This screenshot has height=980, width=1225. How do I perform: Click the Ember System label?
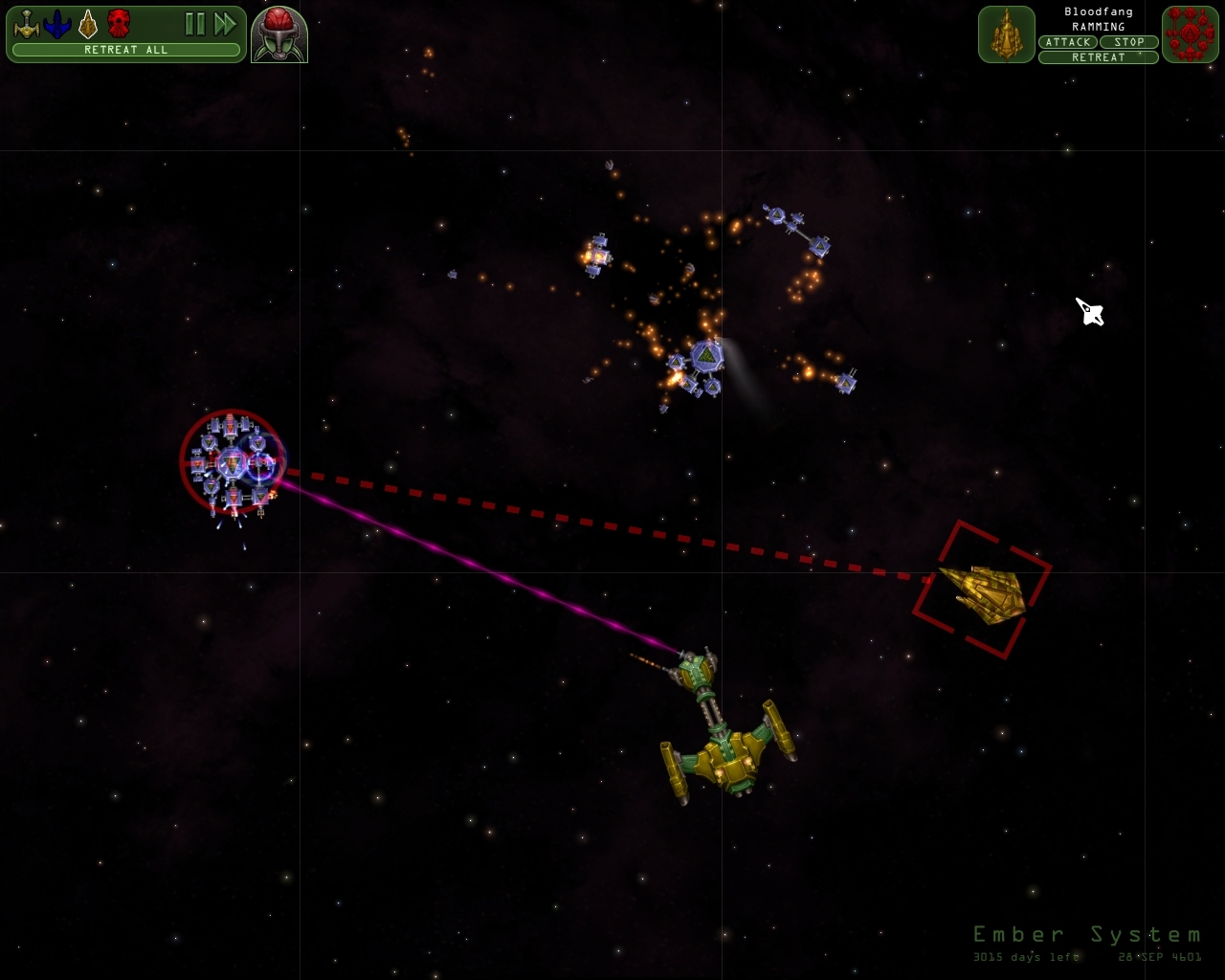[1087, 933]
